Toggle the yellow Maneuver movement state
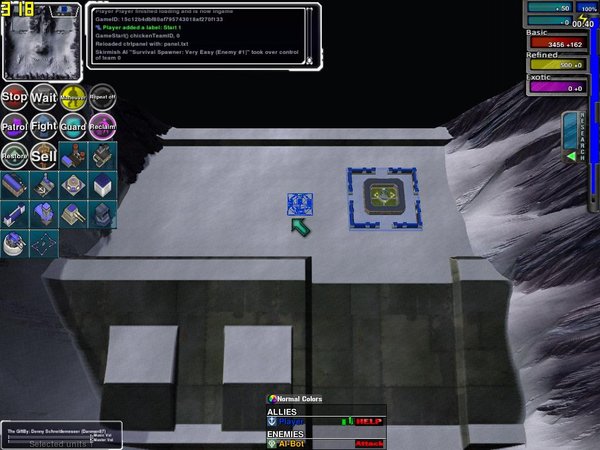The width and height of the screenshot is (600, 450). [x=72, y=97]
